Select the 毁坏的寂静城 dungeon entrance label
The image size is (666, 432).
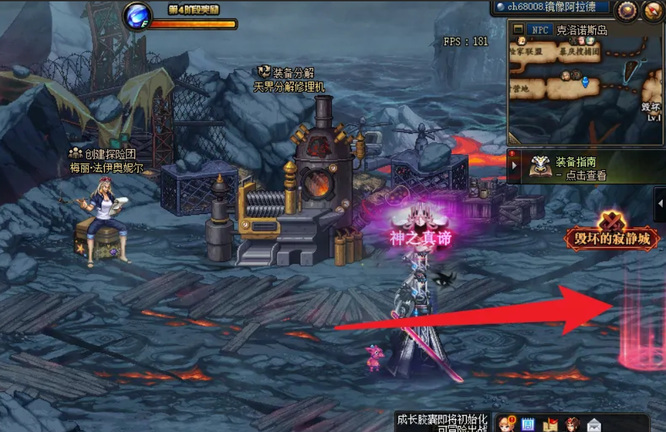610,240
